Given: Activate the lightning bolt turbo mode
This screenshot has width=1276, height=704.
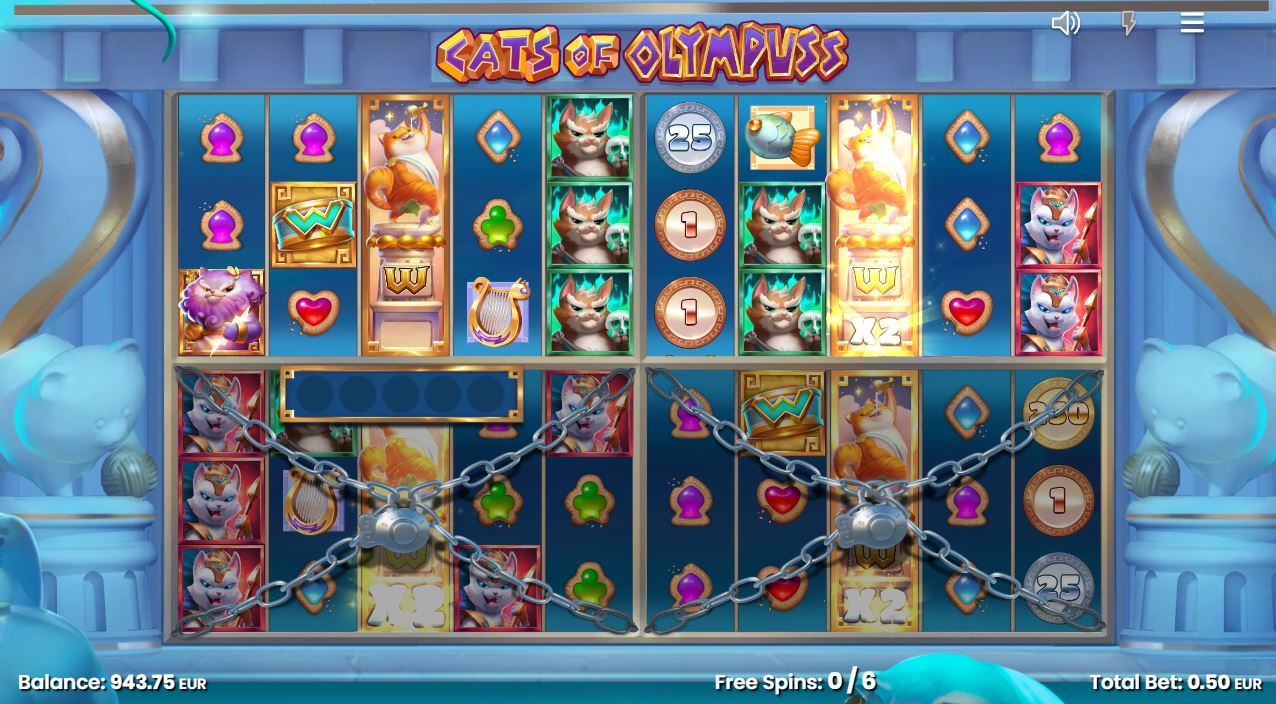Looking at the screenshot, I should (x=1128, y=23).
